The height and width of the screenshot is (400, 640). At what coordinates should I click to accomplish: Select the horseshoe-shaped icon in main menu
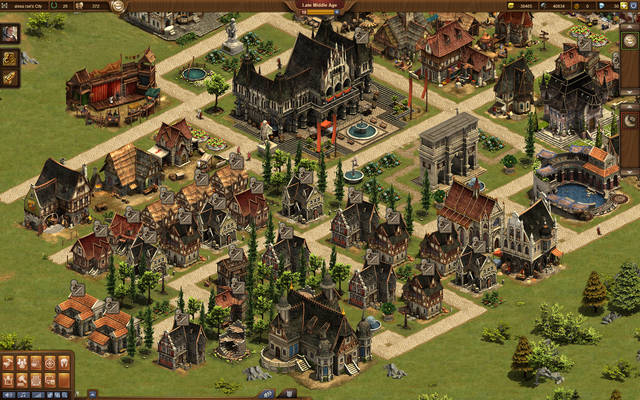[64, 362]
